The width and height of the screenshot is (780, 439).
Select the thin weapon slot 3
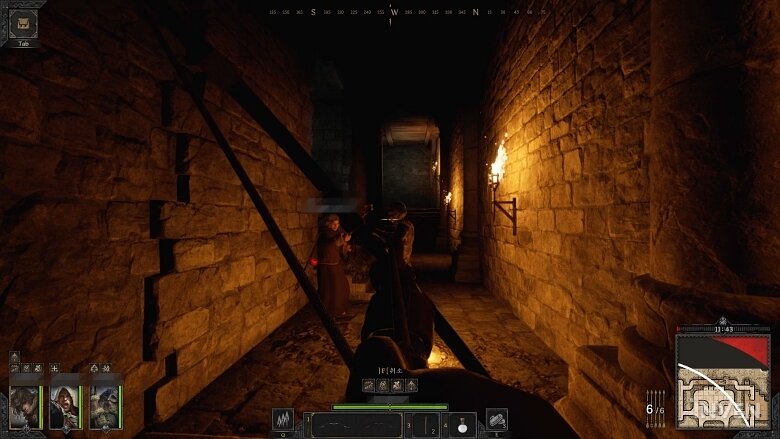[x=424, y=424]
